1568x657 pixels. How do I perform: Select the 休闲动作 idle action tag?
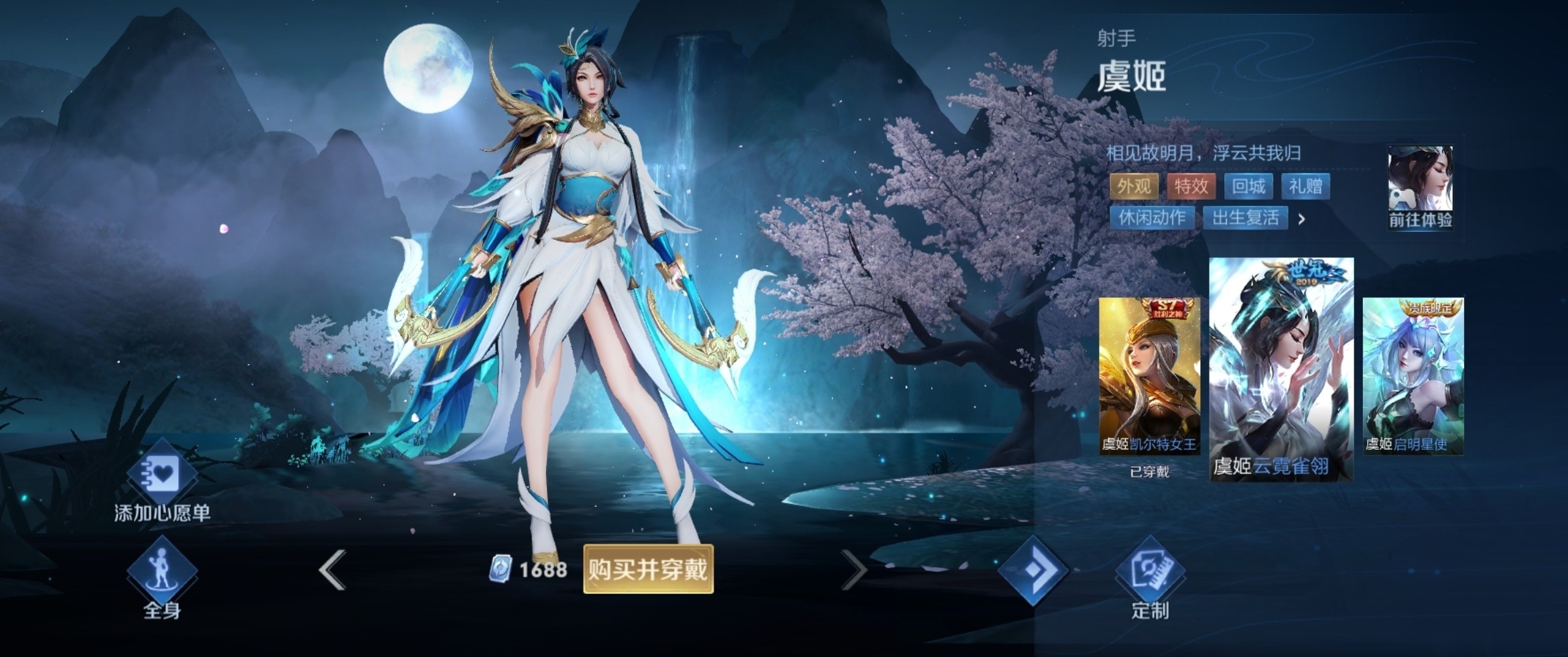pos(1152,217)
